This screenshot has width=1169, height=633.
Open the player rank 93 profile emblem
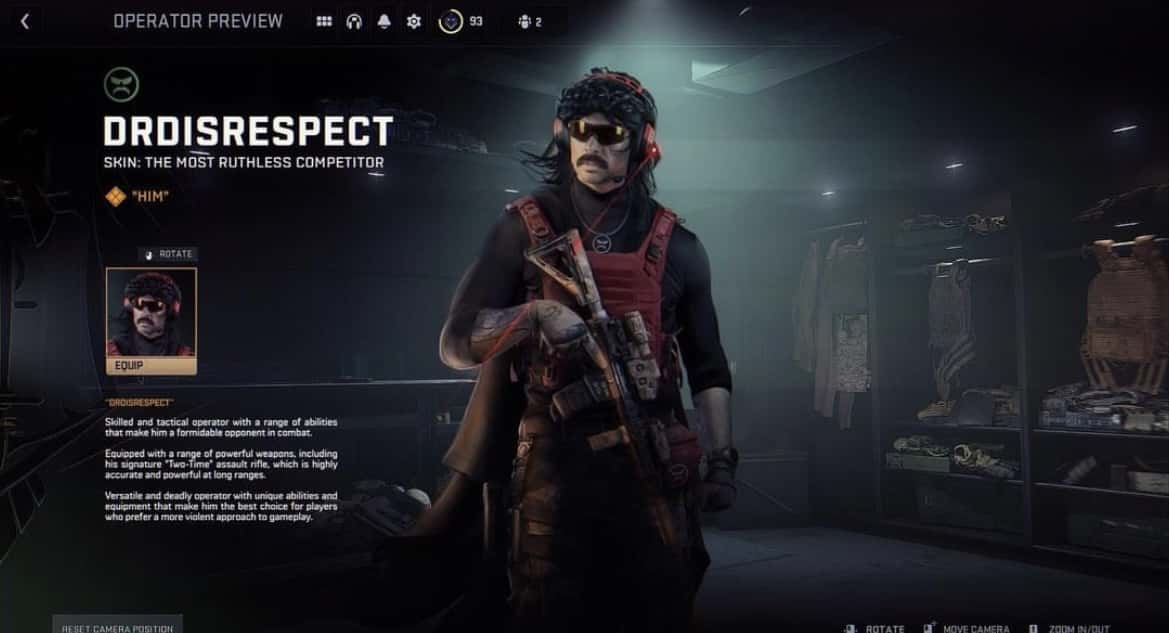click(x=451, y=21)
